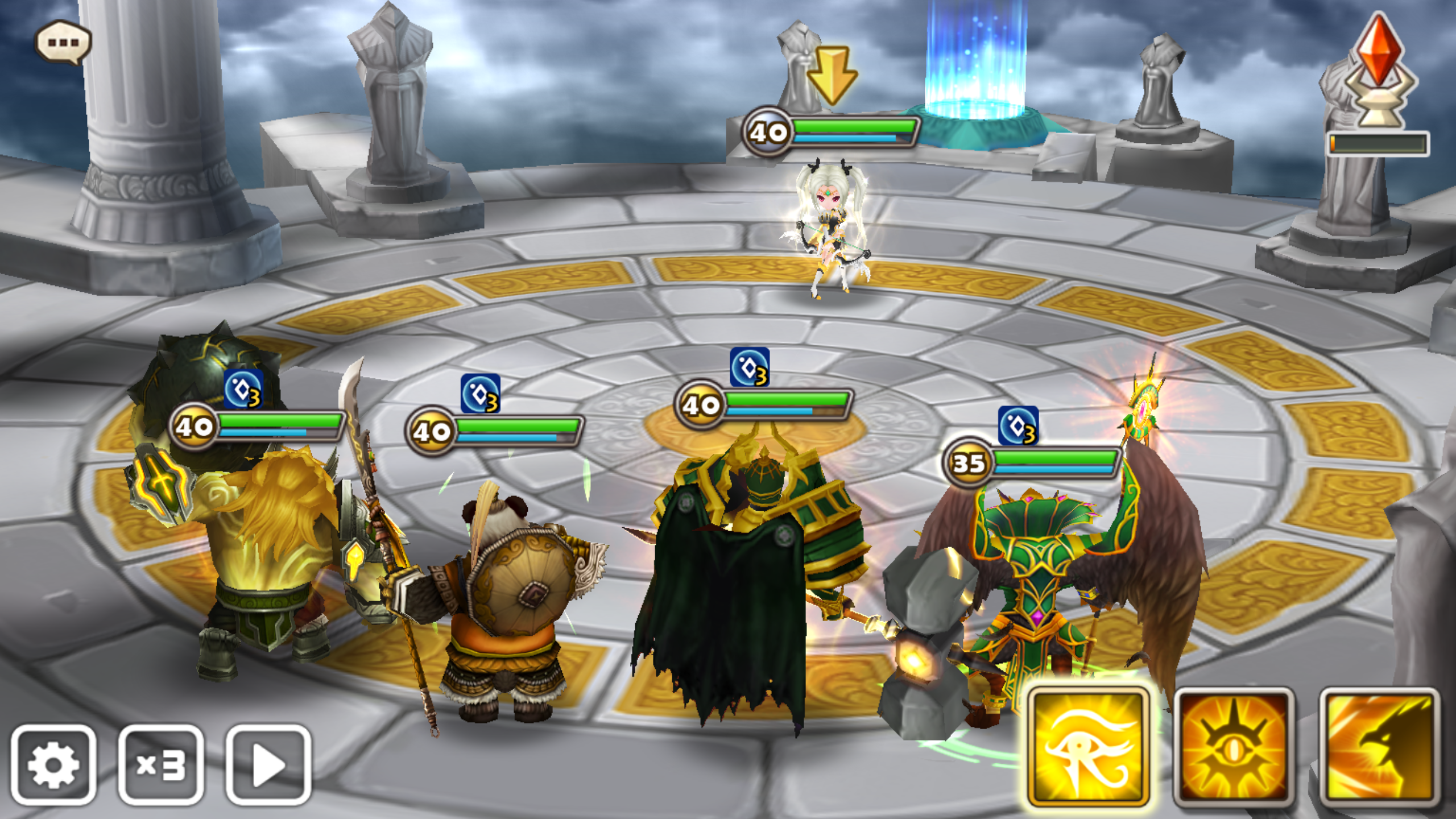Use the sun eye skill
Screen dimensions: 1456x819
pyautogui.click(x=1234, y=746)
